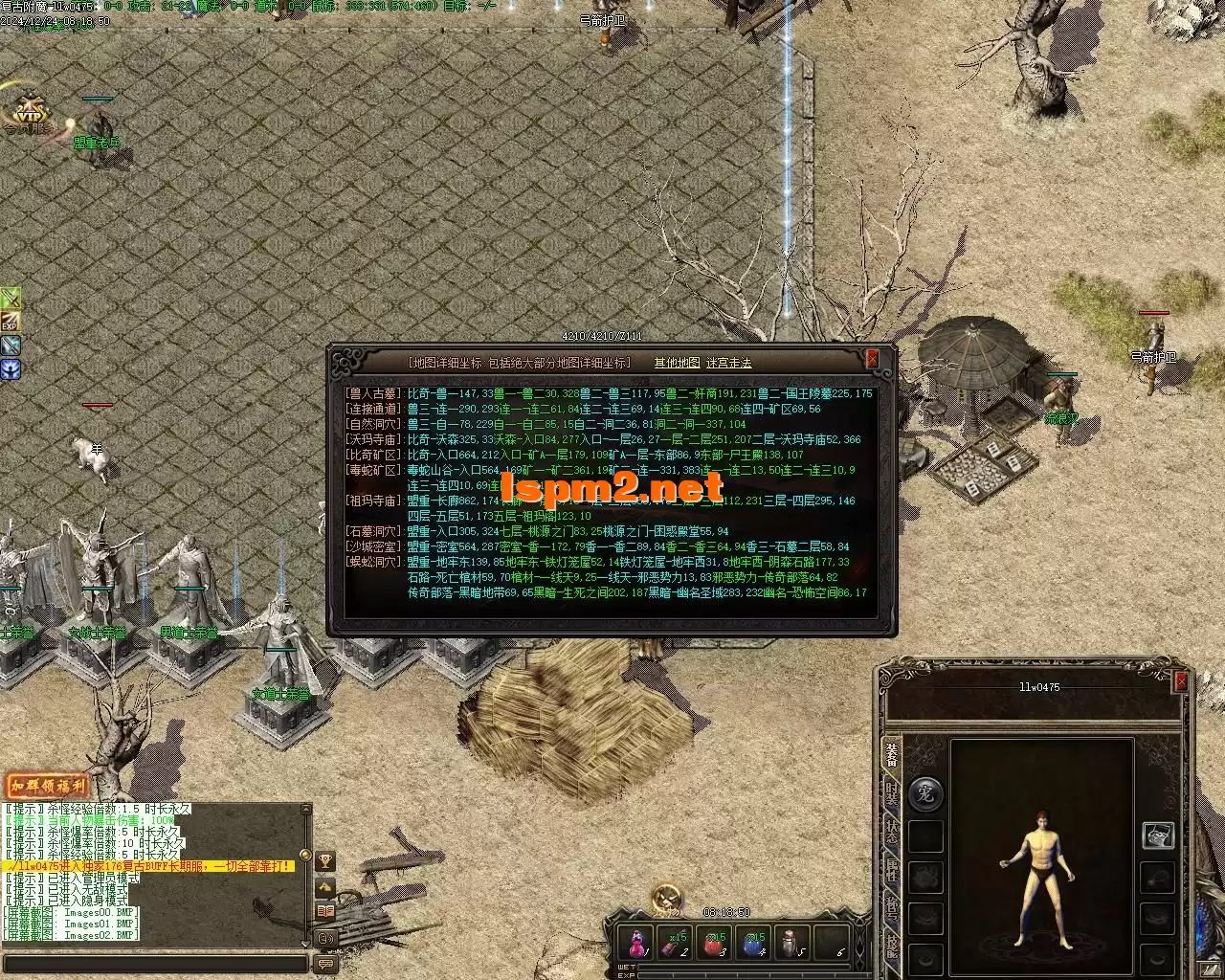Image resolution: width=1225 pixels, height=980 pixels.
Task: Click the trophy icon beside the chat
Action: [325, 861]
